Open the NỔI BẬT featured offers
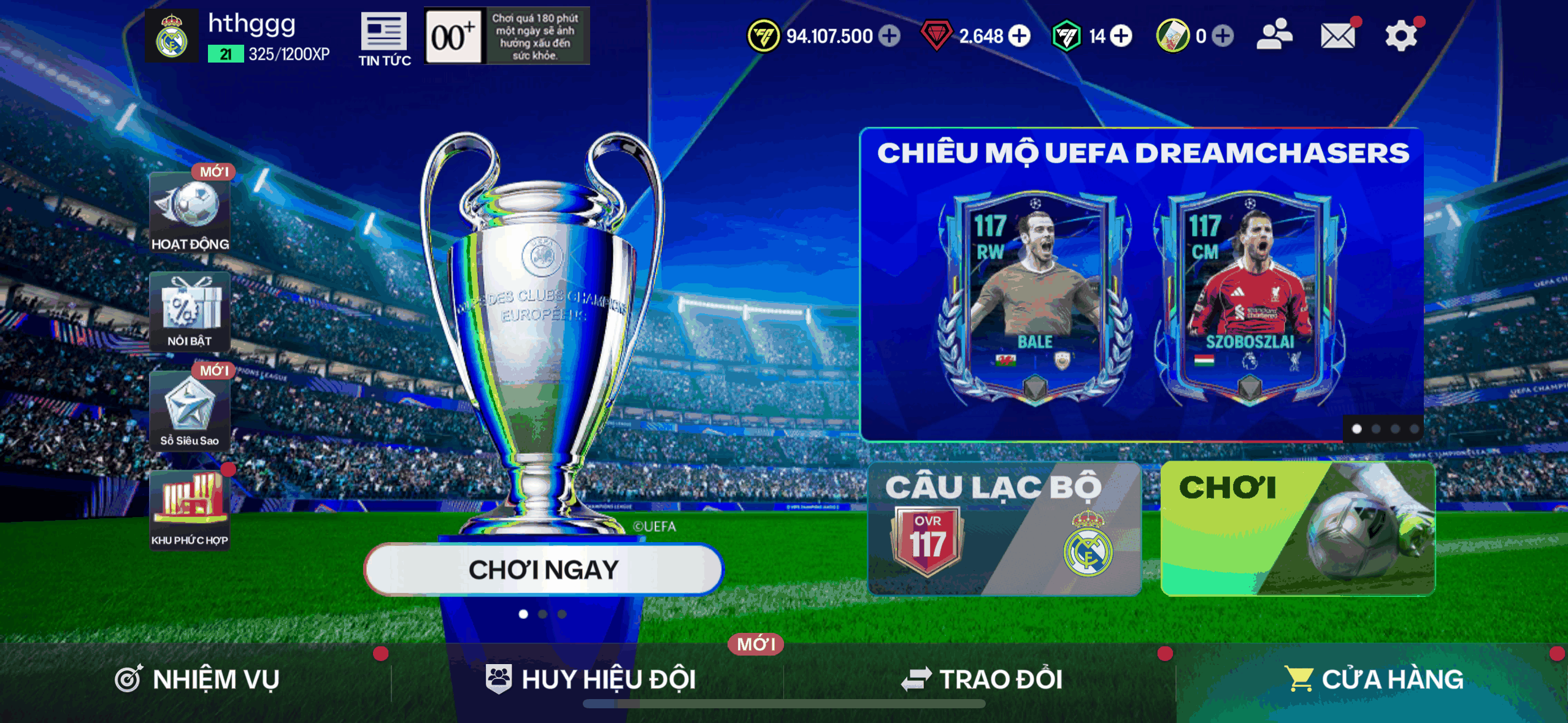The height and width of the screenshot is (723, 1568). pos(190,312)
